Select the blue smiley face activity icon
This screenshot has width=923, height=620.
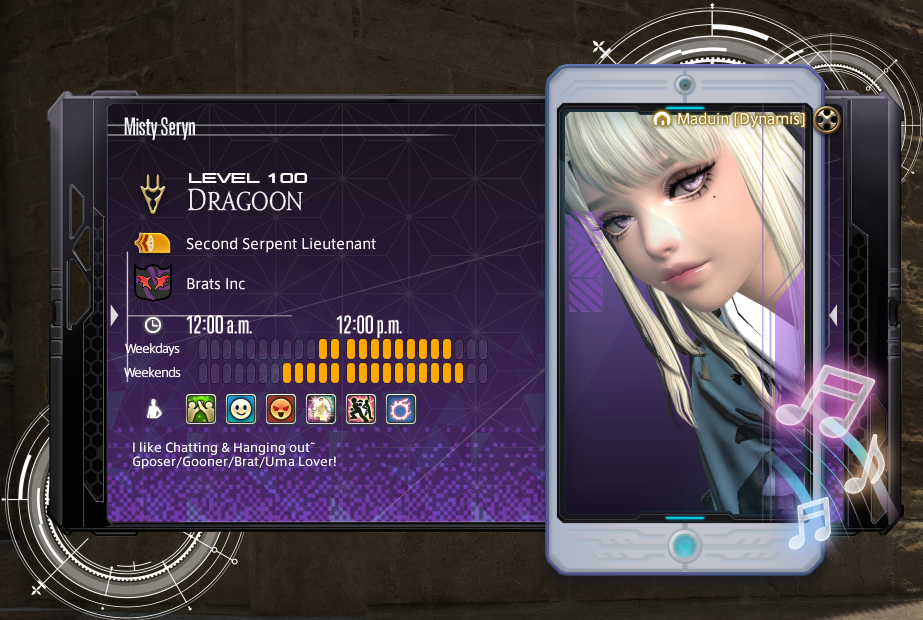pyautogui.click(x=241, y=408)
